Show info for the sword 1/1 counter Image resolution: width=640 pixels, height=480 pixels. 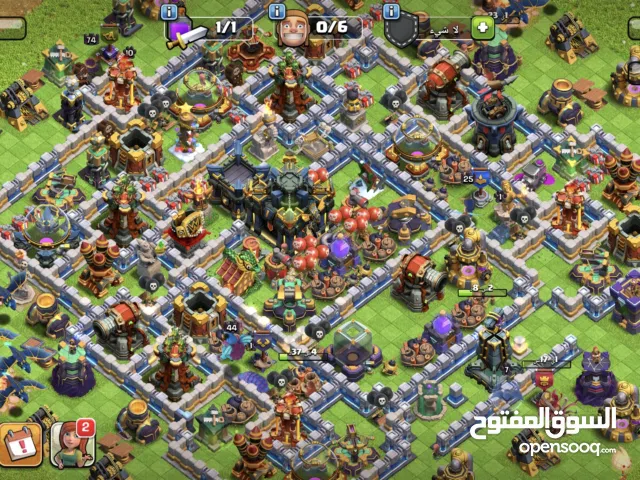169,11
